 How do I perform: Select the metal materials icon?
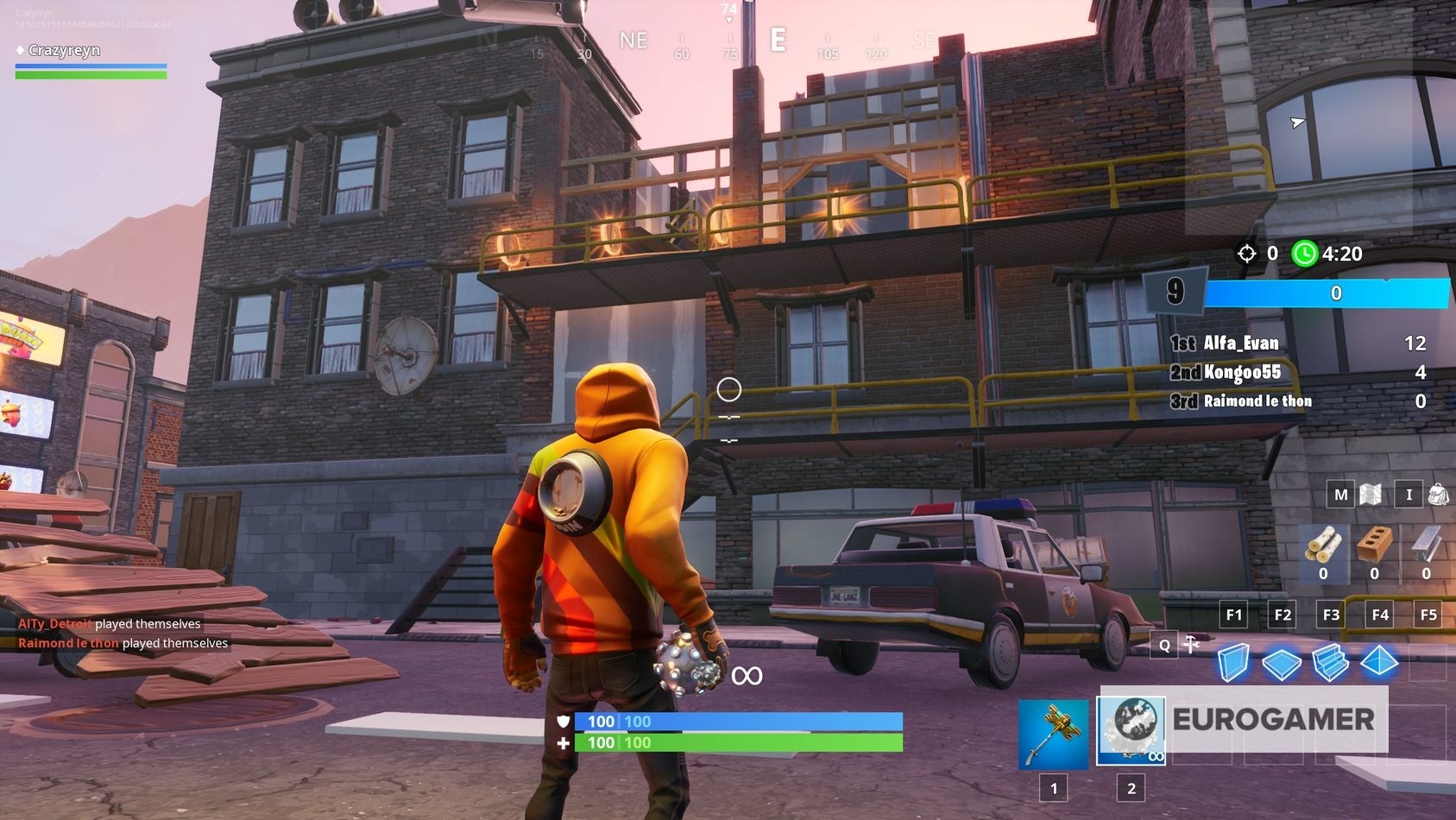click(x=1426, y=546)
